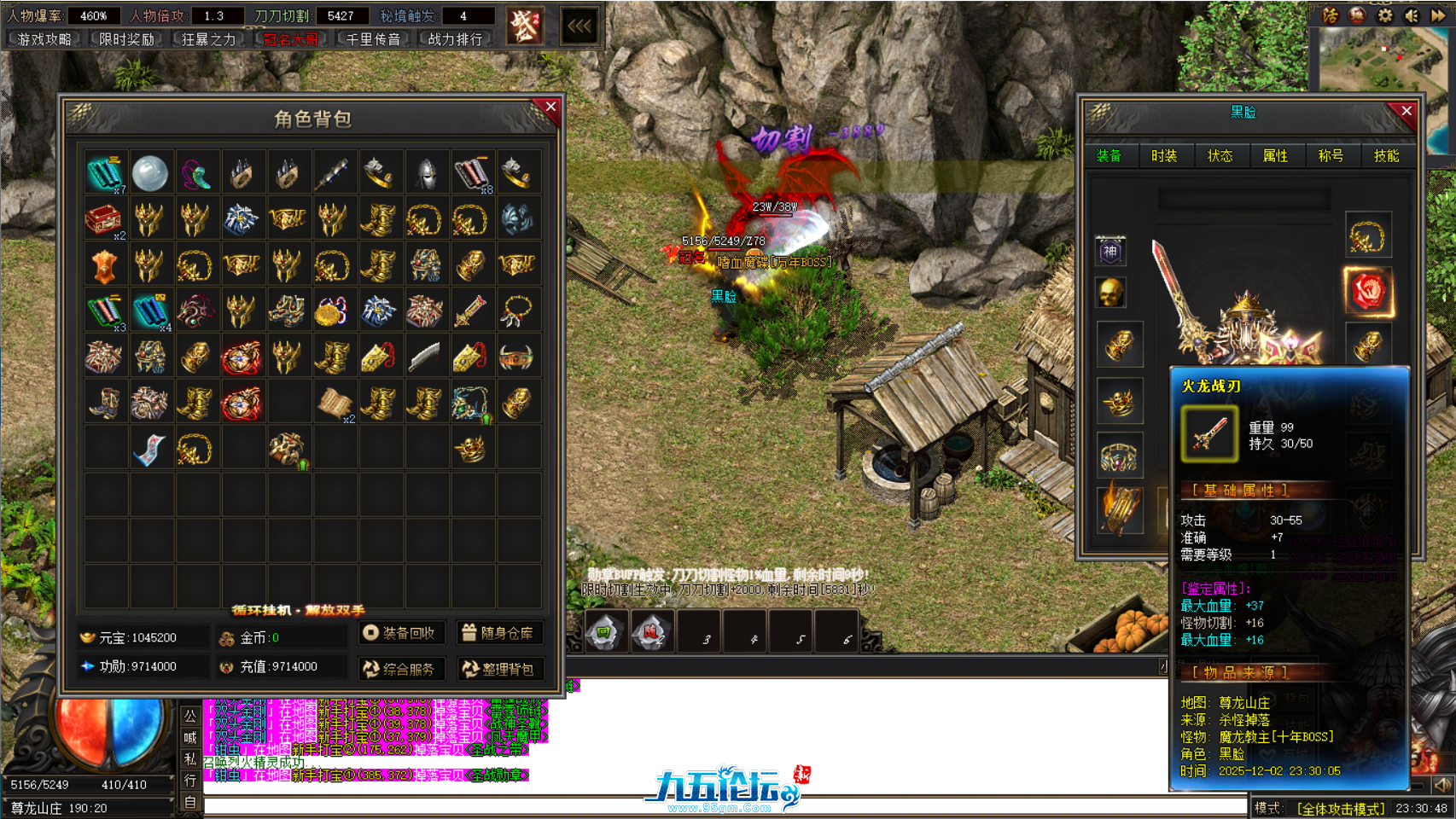Viewport: 1456px width, 819px height.
Task: Expand the right panel via double-arrow icon
Action: coord(1439,15)
